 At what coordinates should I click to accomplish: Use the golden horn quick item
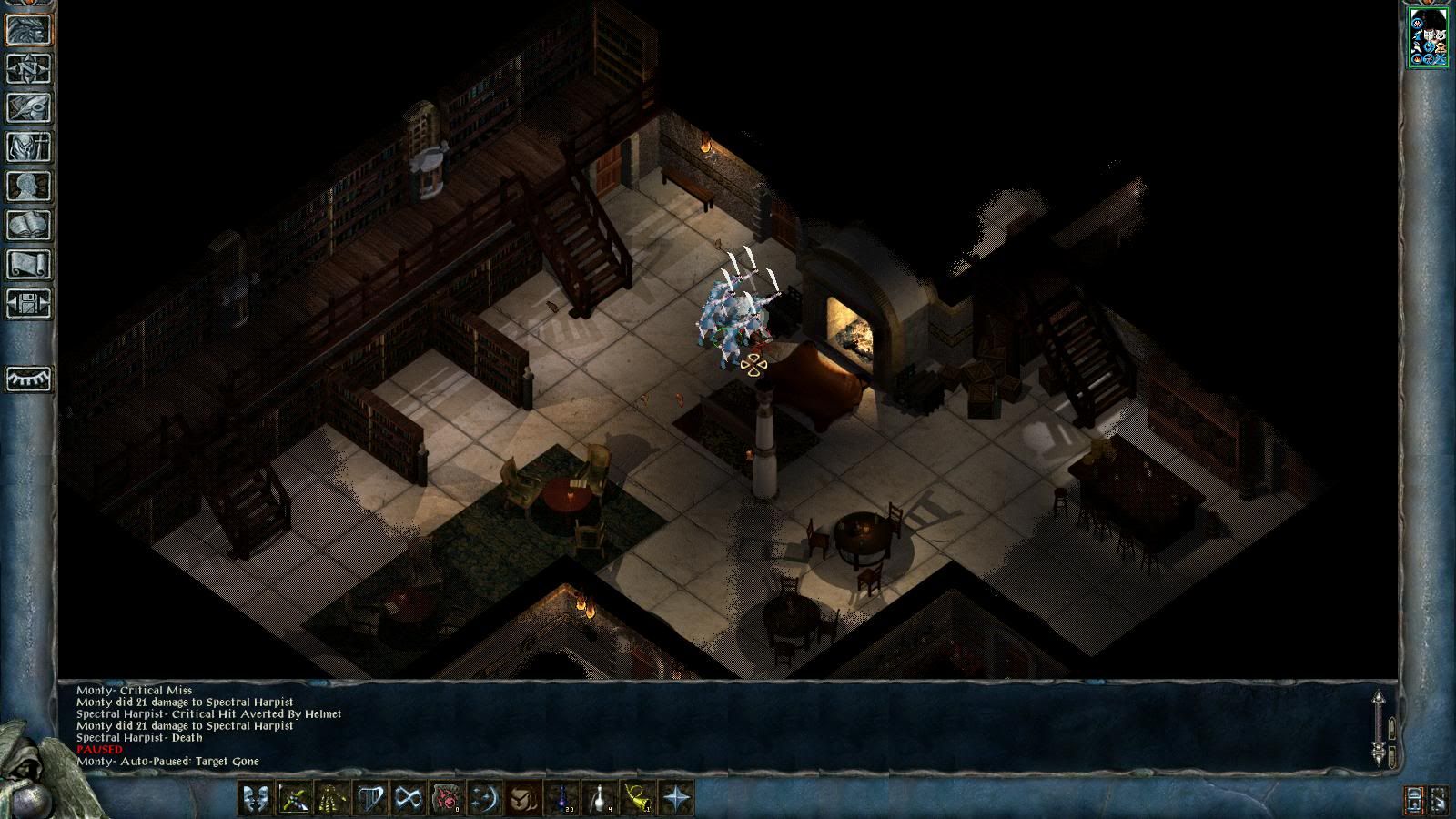tap(638, 799)
